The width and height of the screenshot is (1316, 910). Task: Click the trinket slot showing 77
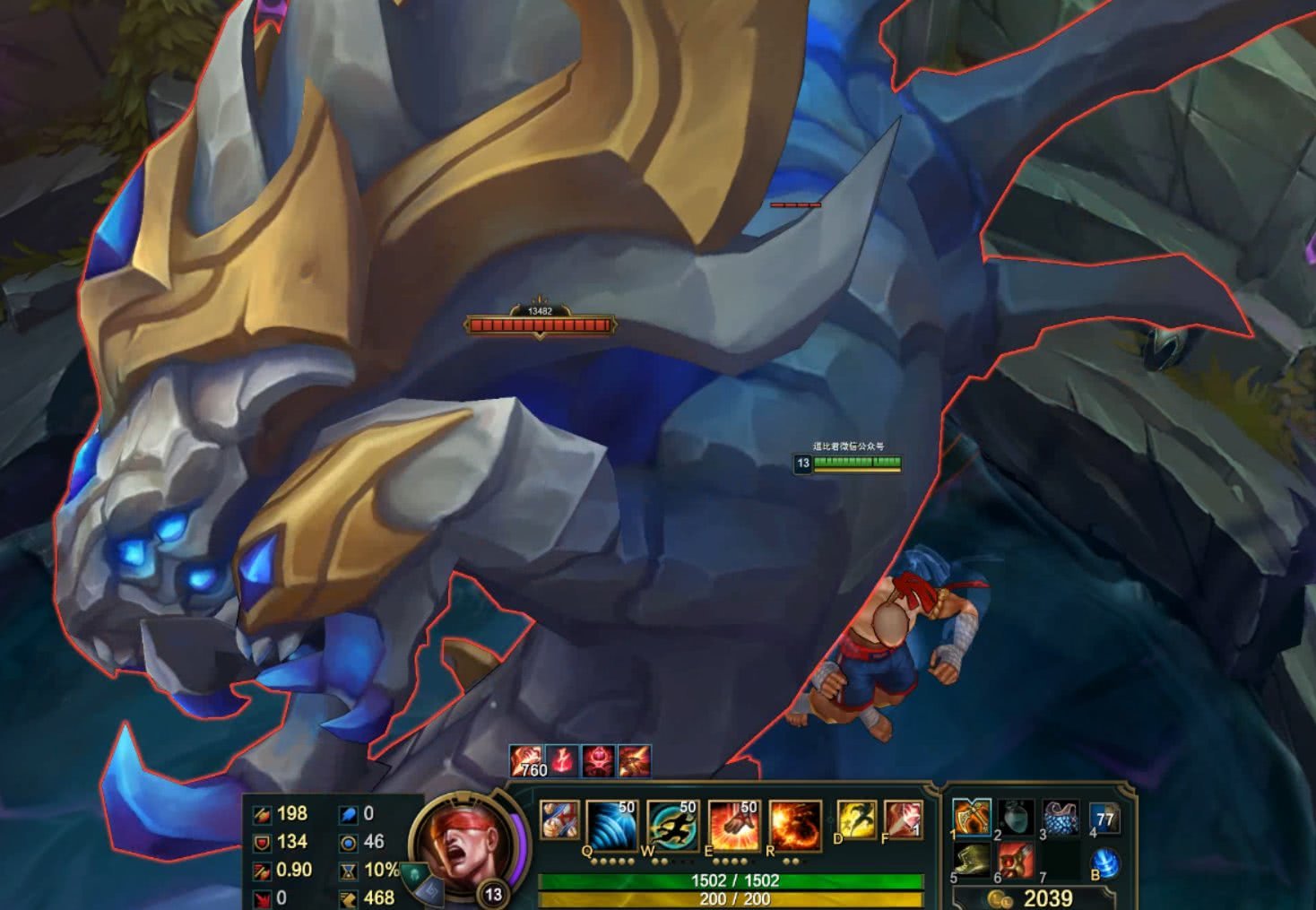click(1105, 818)
